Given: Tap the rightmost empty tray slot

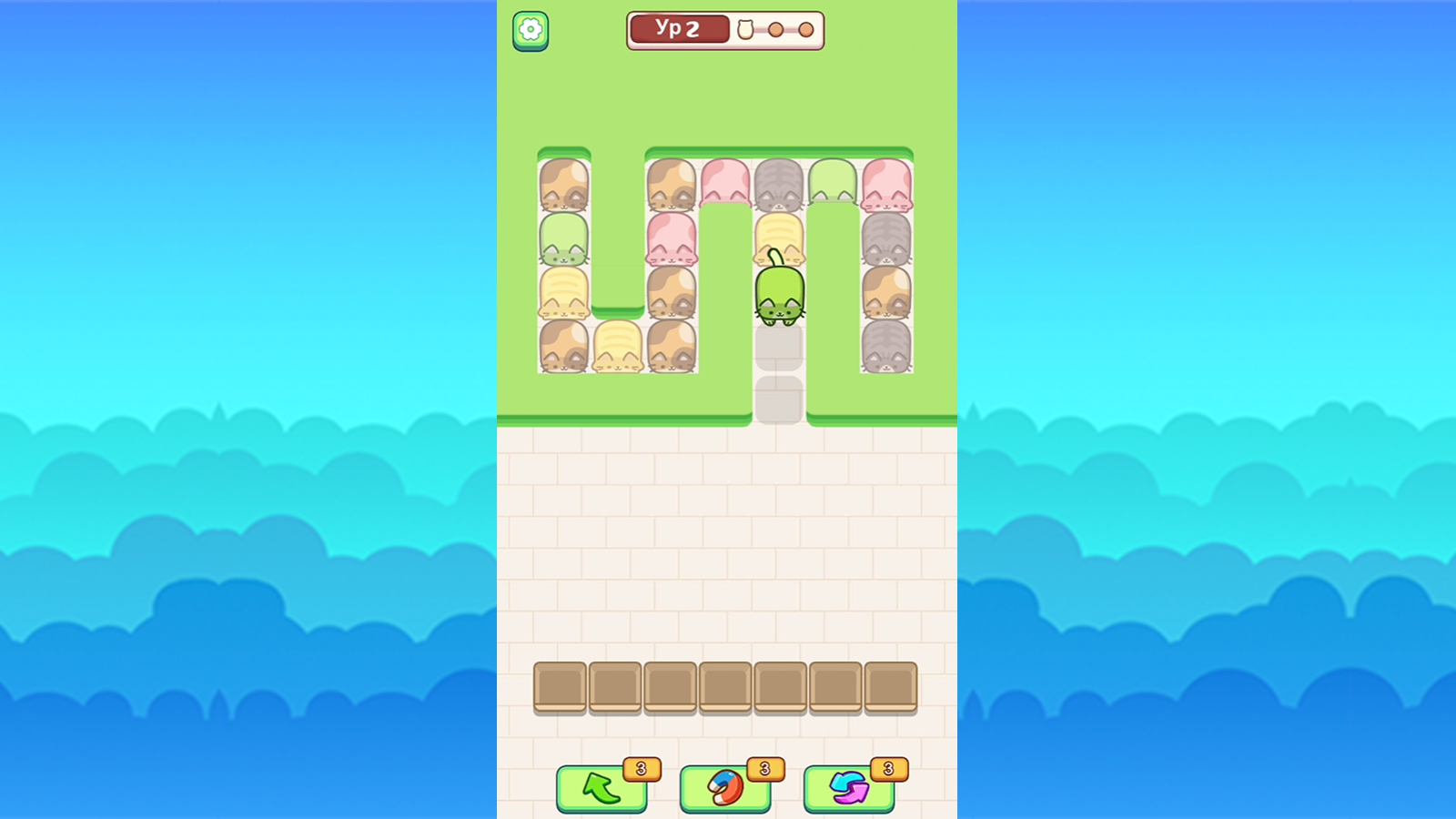Looking at the screenshot, I should tap(892, 685).
